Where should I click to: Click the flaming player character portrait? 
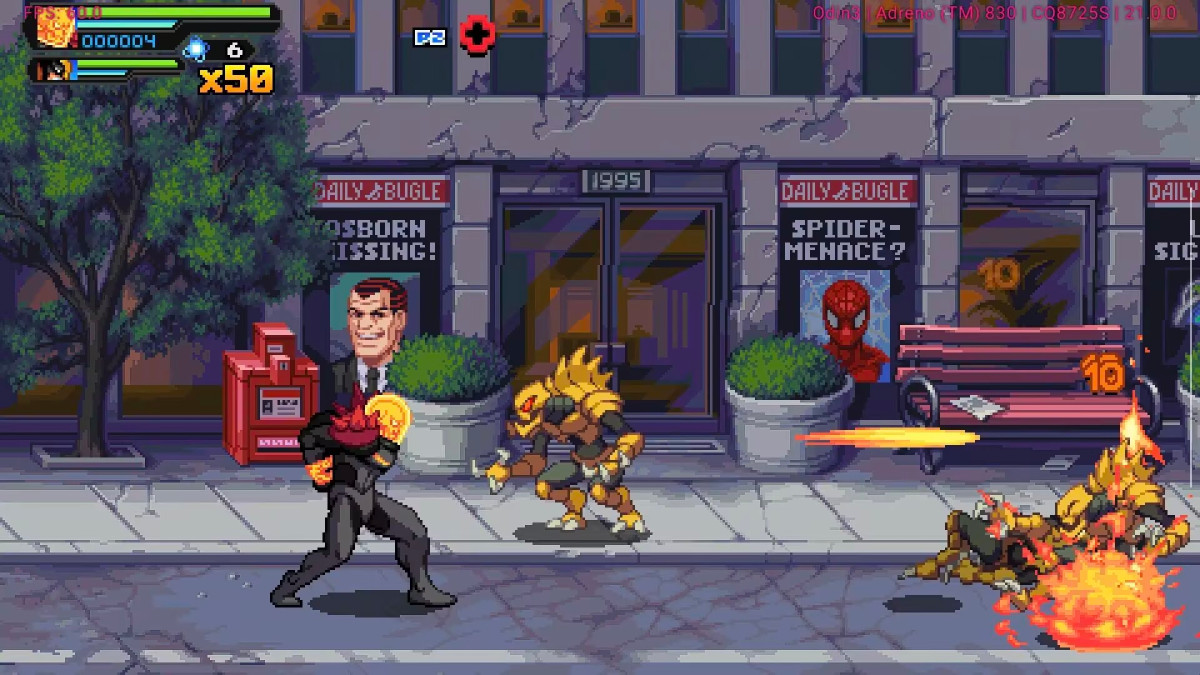(x=51, y=26)
